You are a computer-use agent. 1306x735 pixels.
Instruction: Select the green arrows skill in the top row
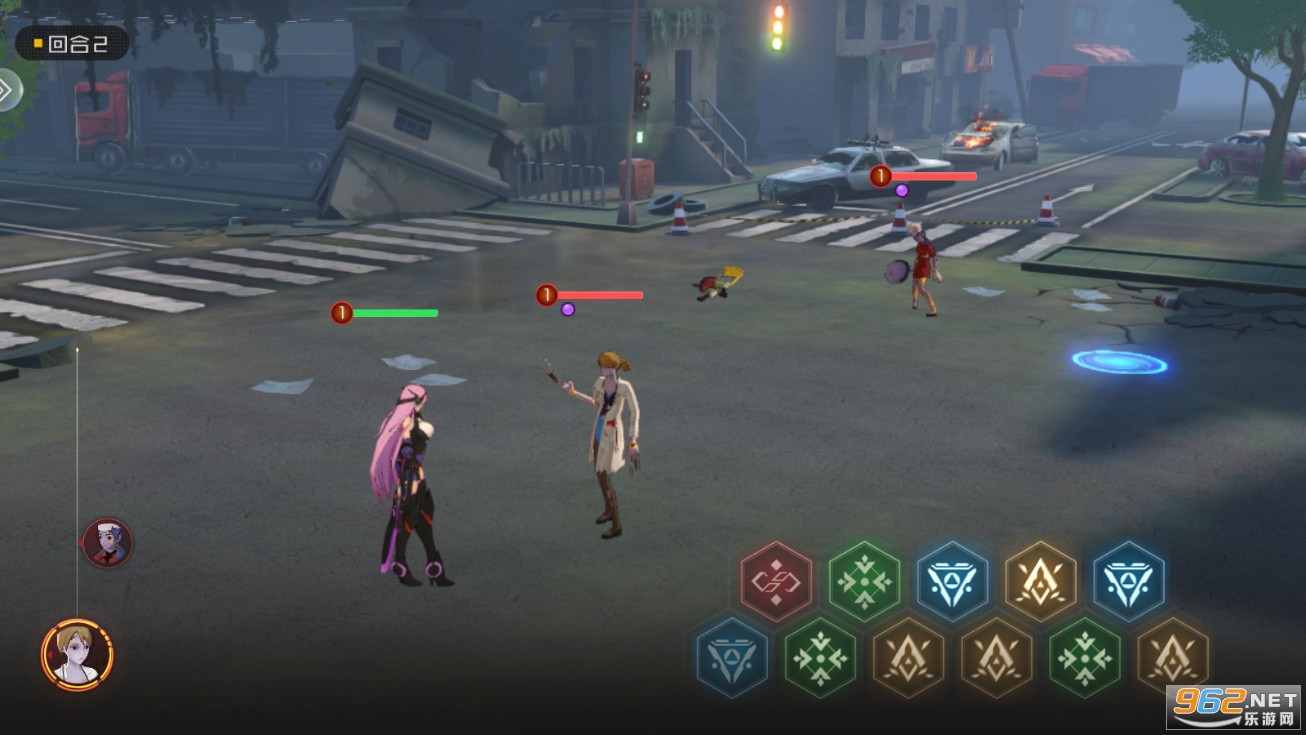865,581
